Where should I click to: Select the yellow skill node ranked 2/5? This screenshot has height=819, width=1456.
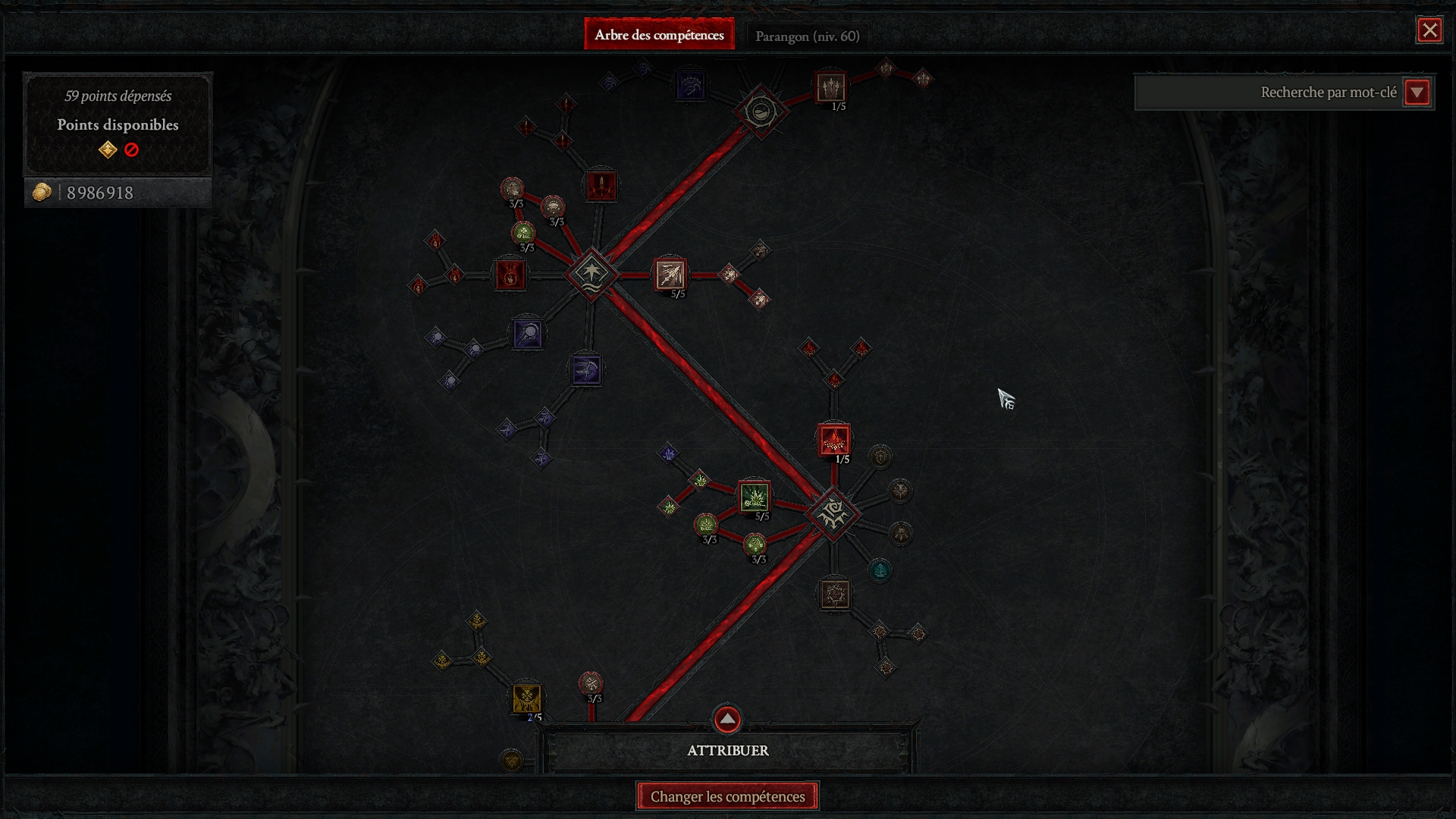[526, 698]
